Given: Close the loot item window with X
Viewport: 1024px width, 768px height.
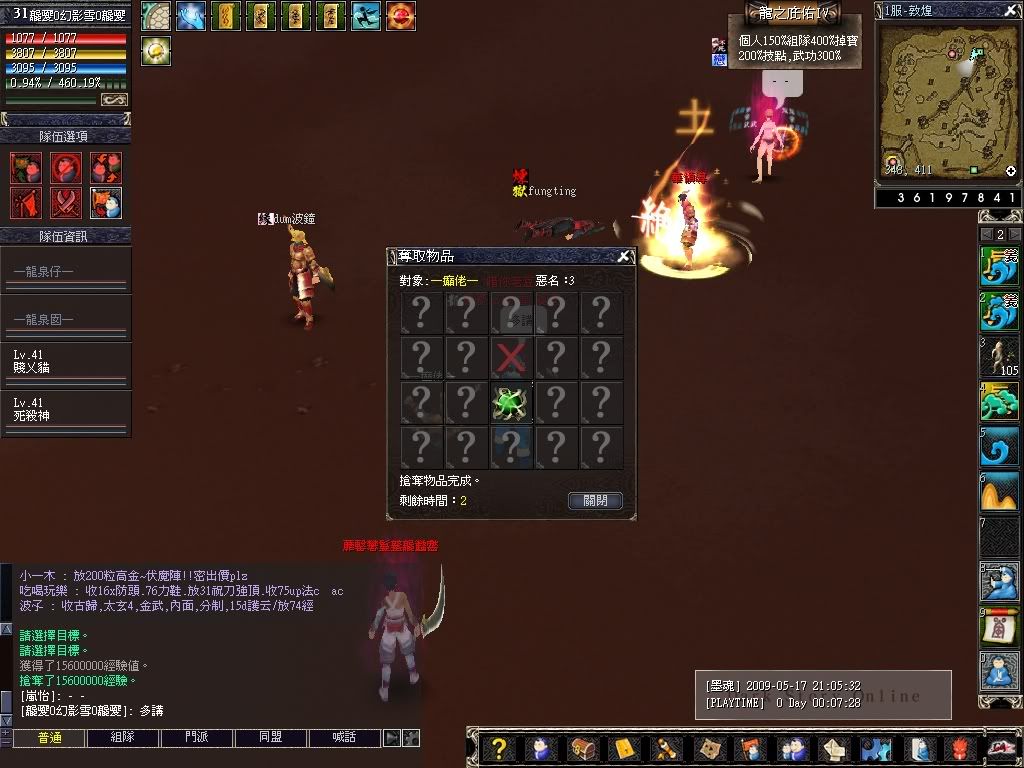Looking at the screenshot, I should 624,256.
